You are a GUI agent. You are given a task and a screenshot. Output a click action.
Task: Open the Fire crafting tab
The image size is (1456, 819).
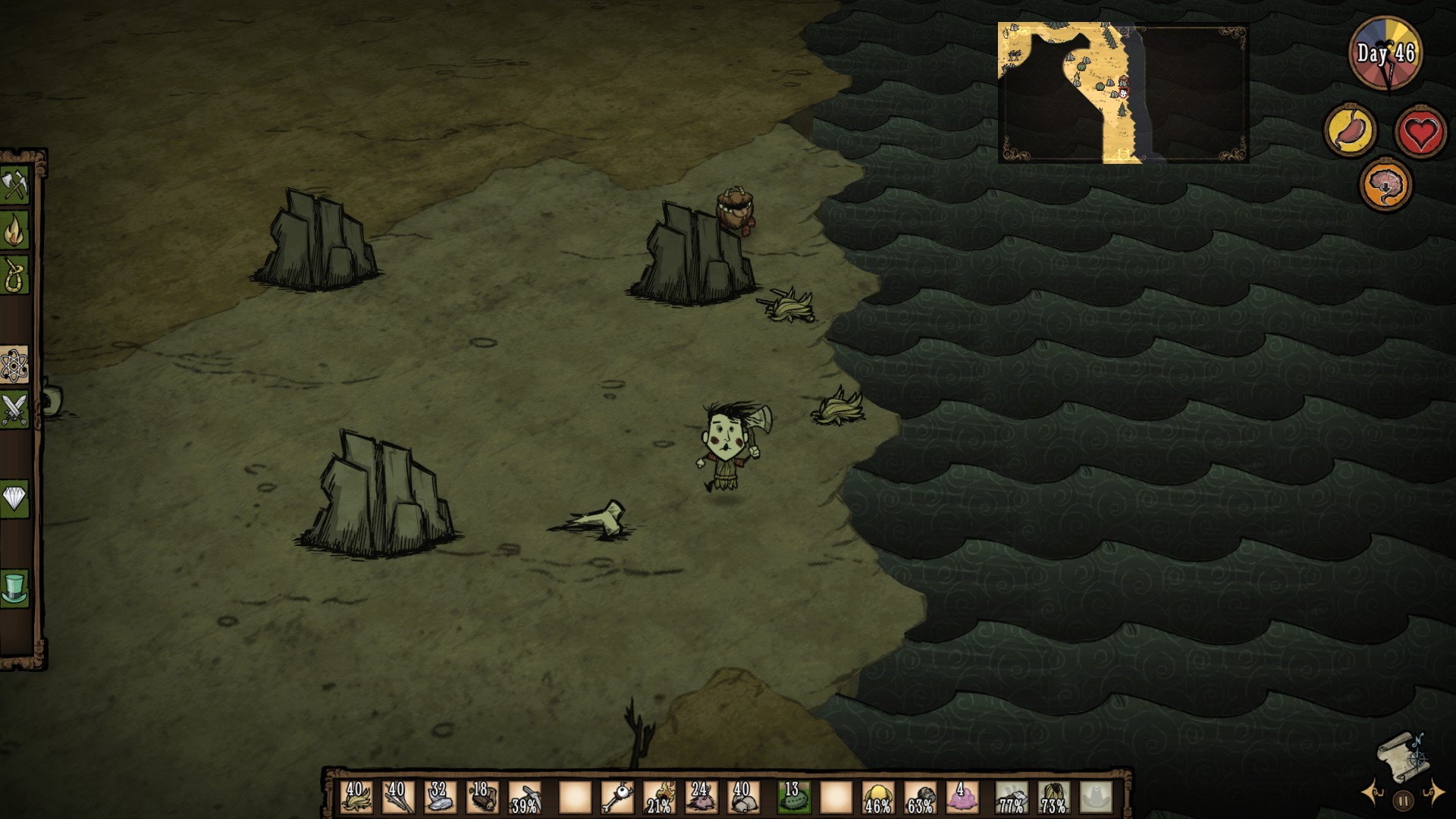tap(14, 231)
